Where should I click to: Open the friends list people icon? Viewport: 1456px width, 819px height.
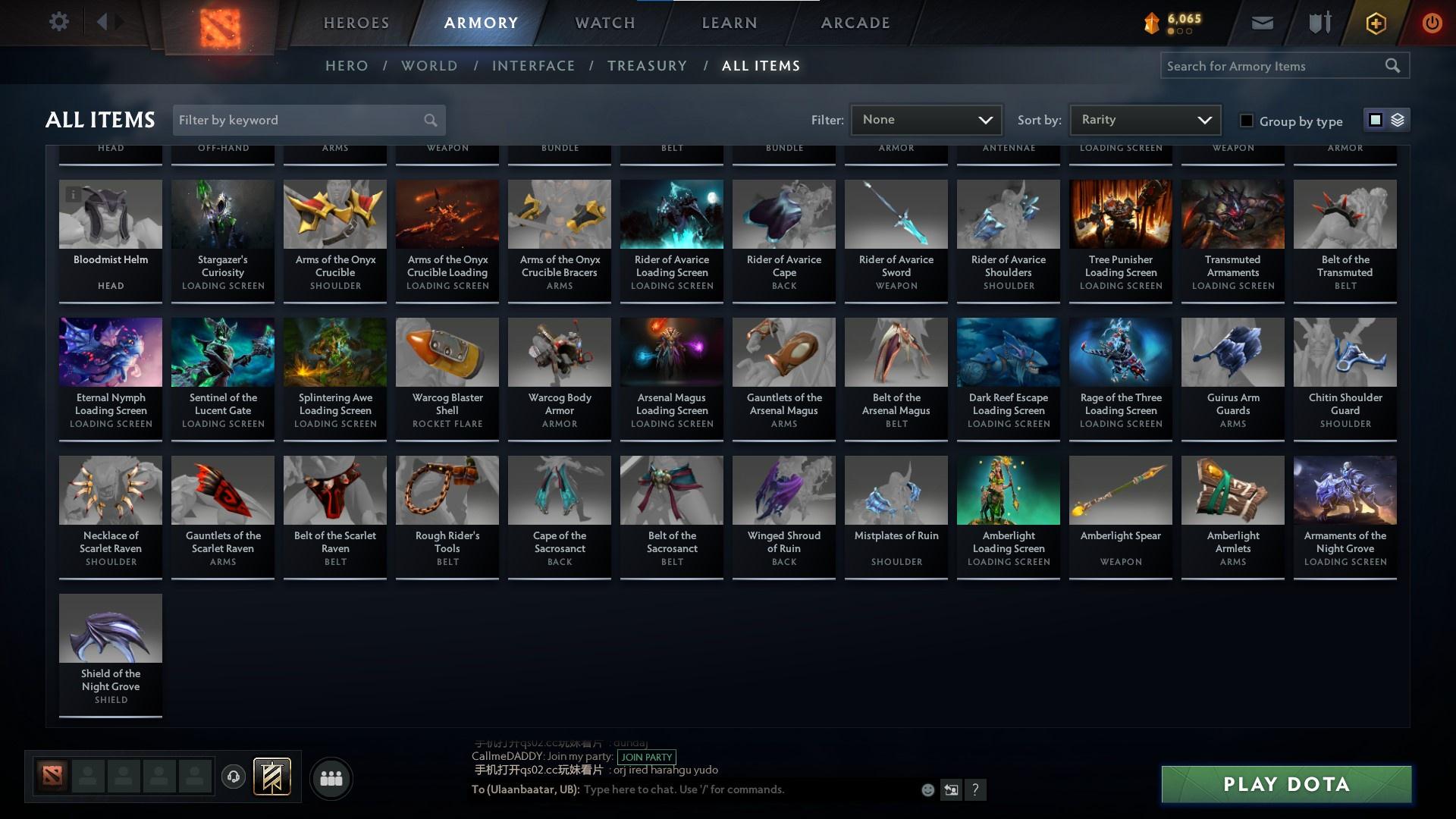point(330,777)
